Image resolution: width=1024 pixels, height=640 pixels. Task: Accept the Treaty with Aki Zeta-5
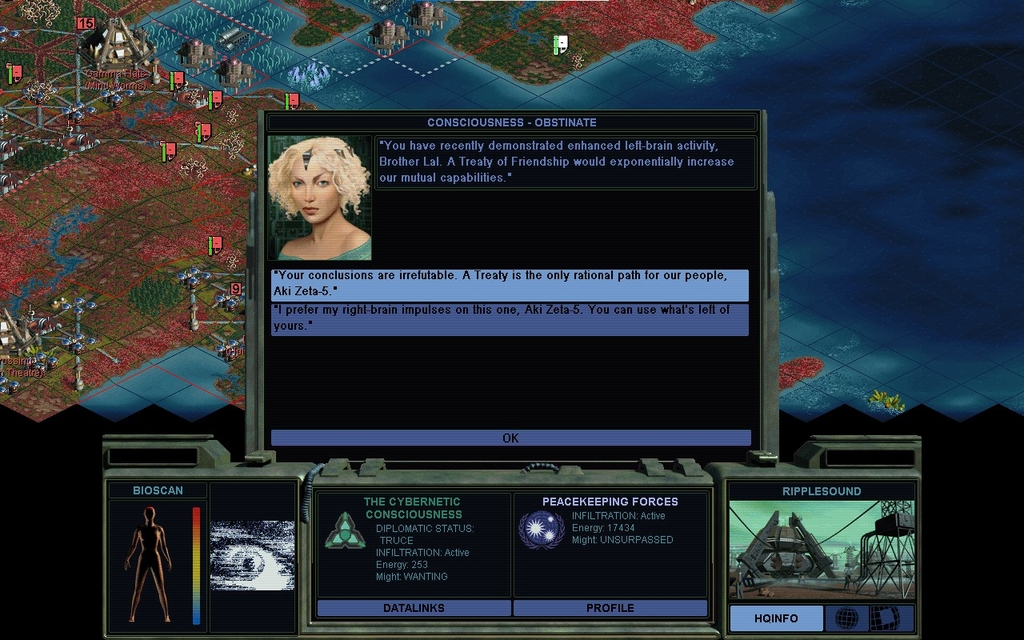[509, 284]
